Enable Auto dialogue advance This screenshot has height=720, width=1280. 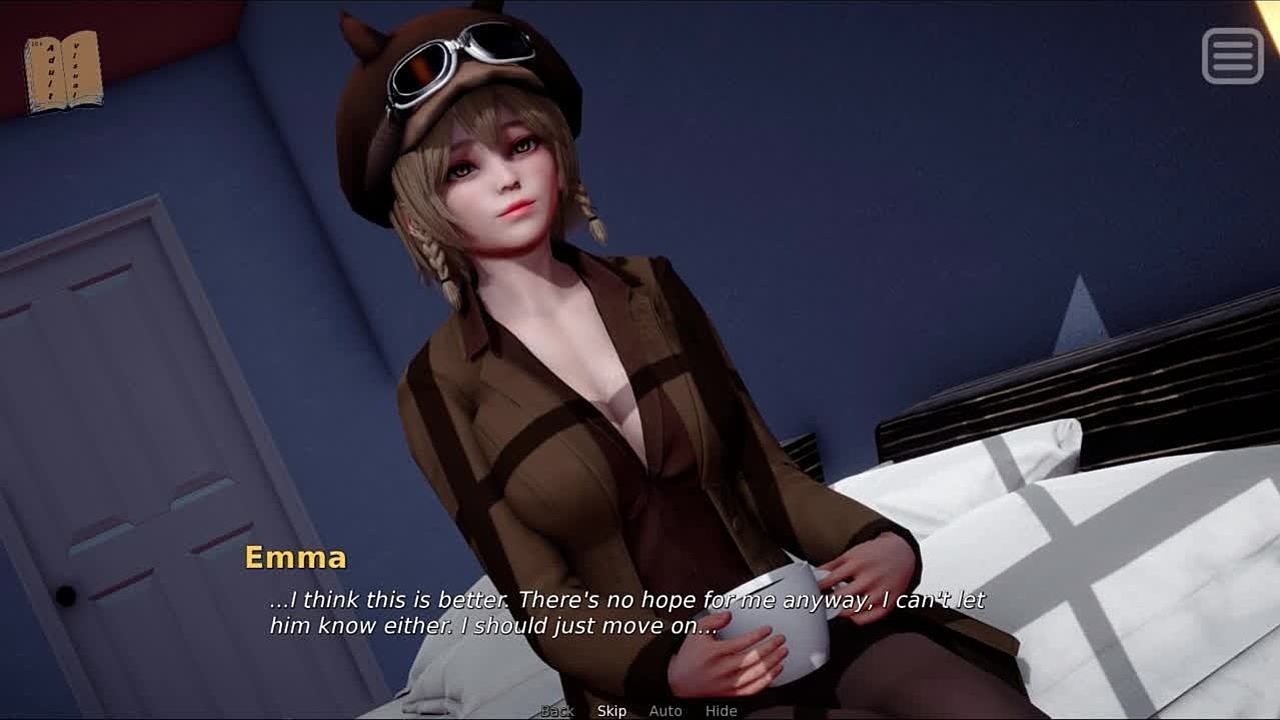pos(665,711)
